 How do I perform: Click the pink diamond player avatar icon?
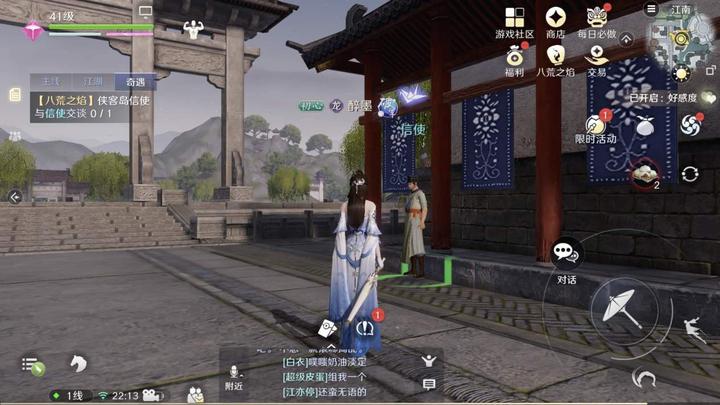[32, 30]
